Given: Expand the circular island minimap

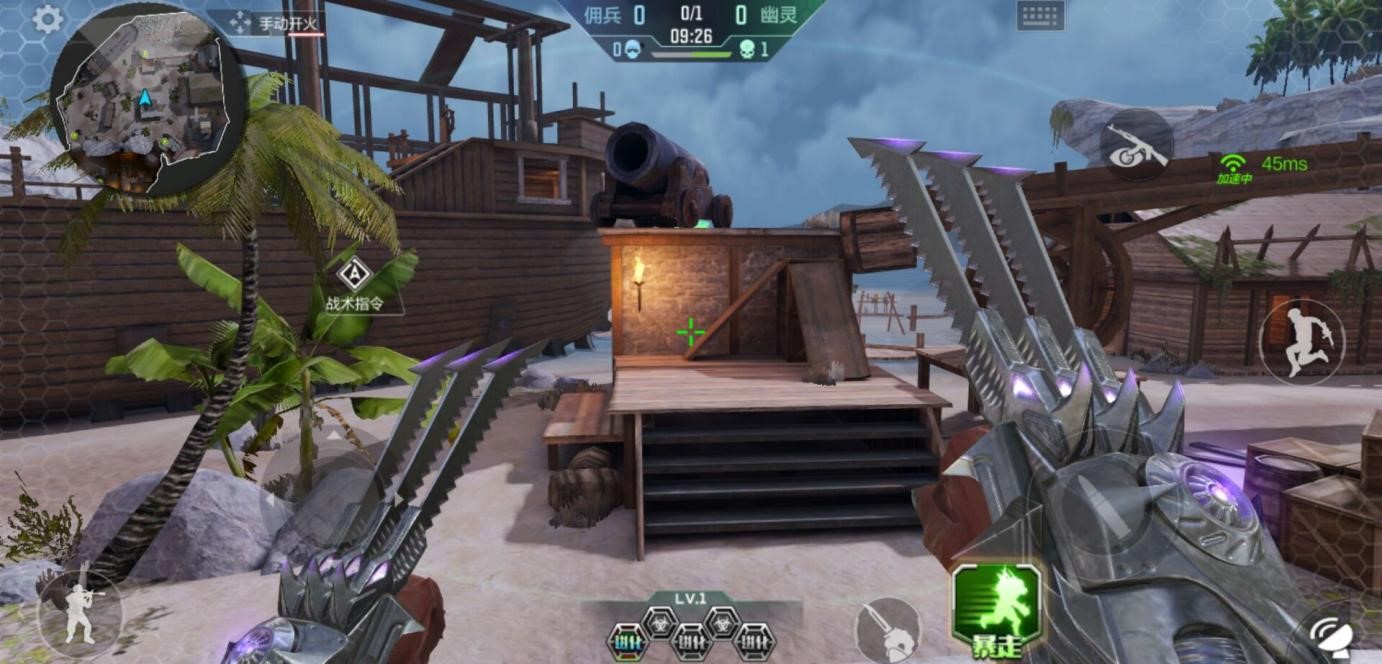Looking at the screenshot, I should click(146, 102).
